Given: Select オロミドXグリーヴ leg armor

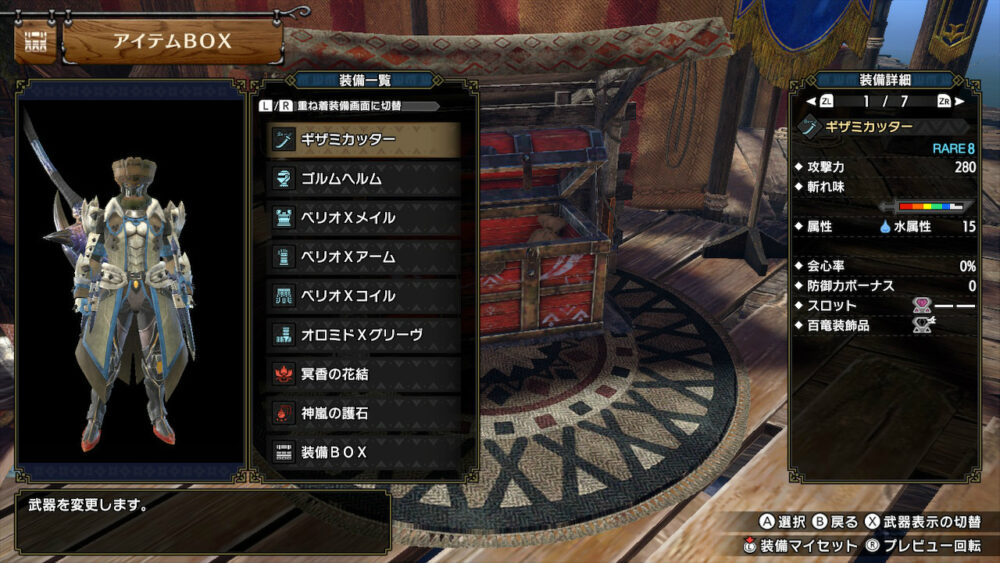Looking at the screenshot, I should pos(363,334).
